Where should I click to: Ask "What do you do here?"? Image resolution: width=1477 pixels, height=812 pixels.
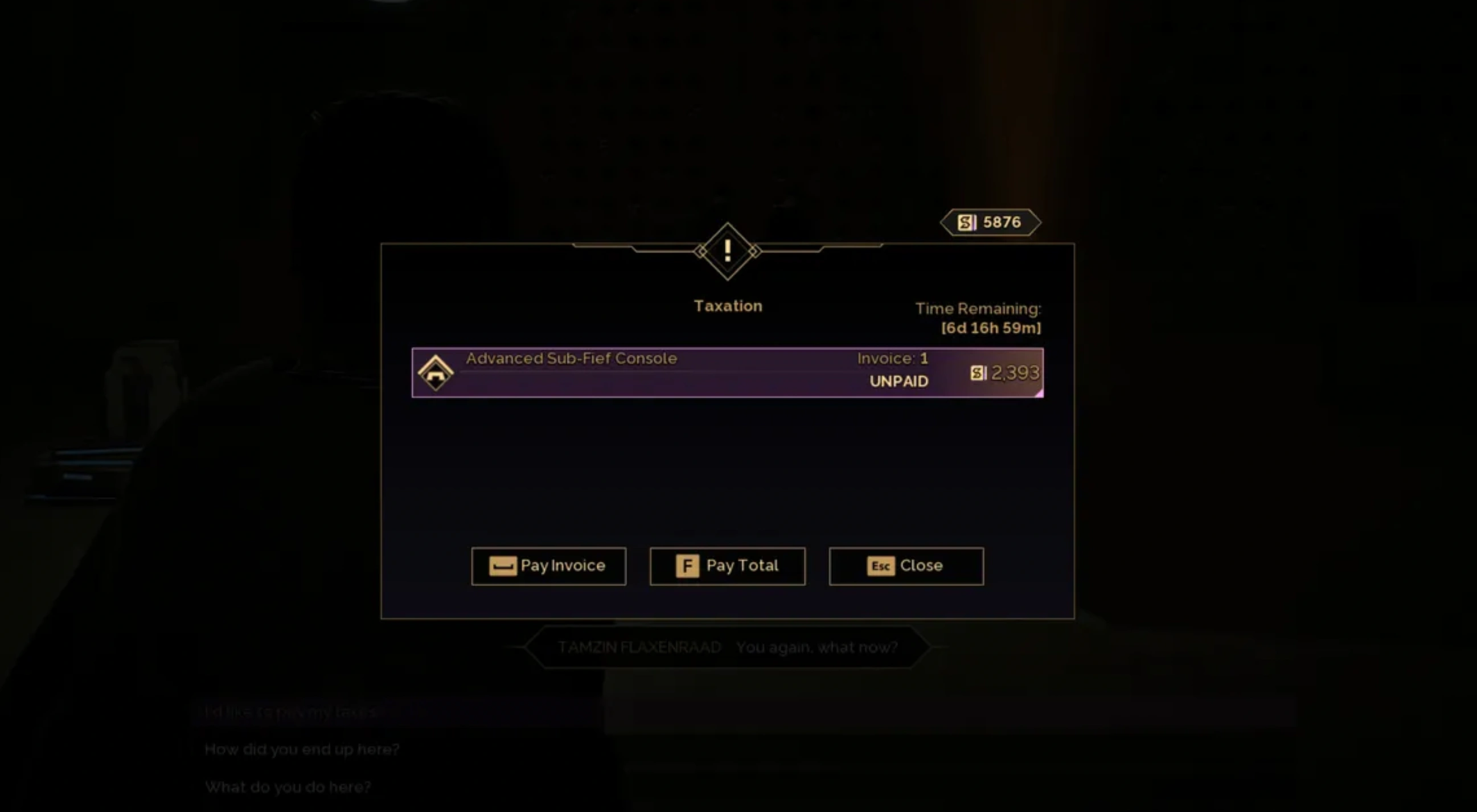point(288,786)
